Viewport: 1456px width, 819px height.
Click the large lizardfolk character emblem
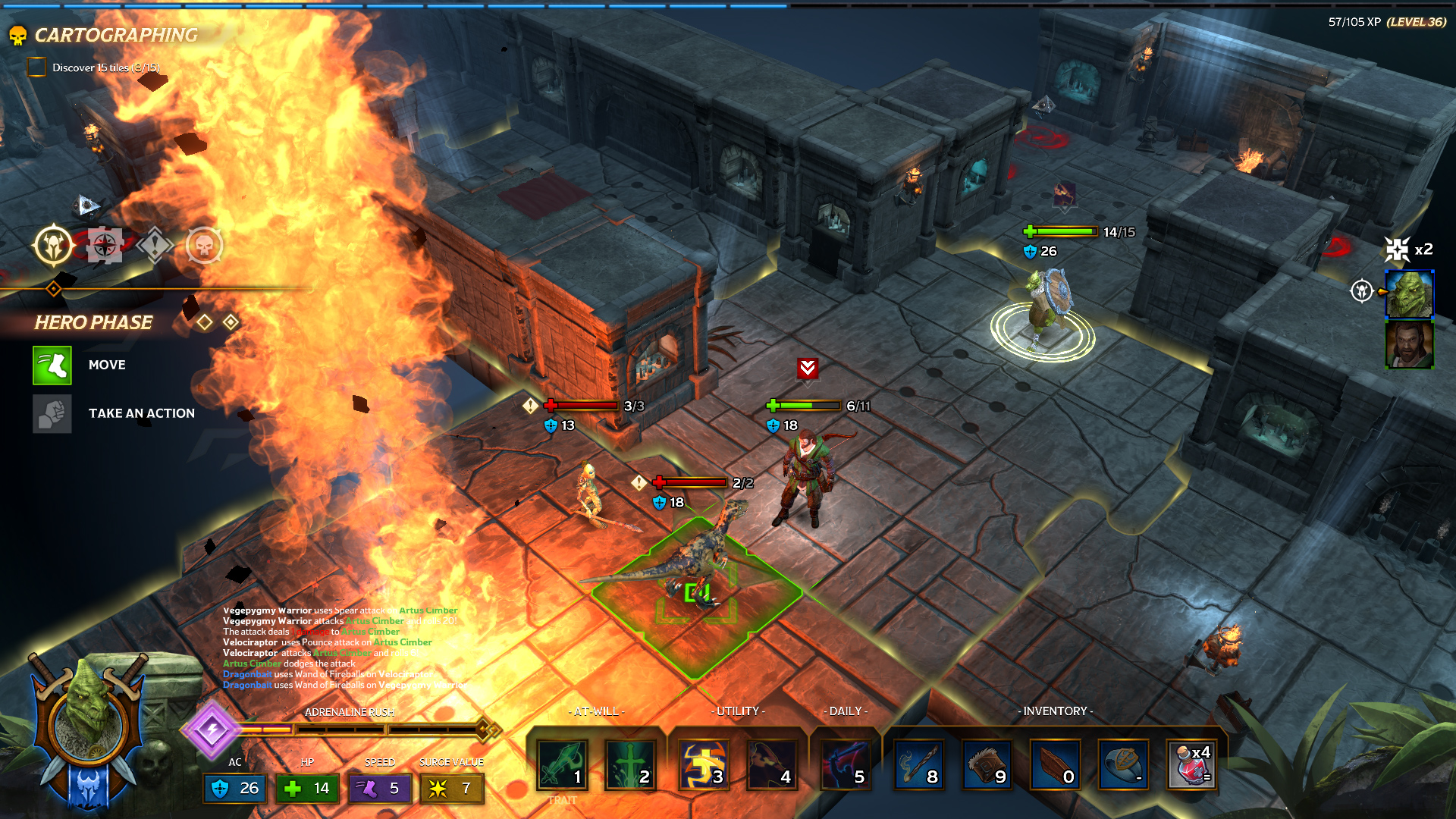click(x=89, y=719)
